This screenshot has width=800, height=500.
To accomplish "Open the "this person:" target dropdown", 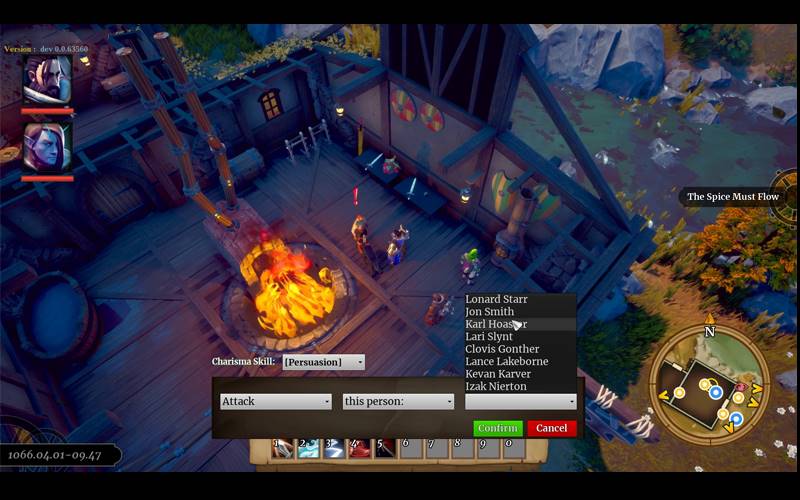I will click(x=398, y=401).
